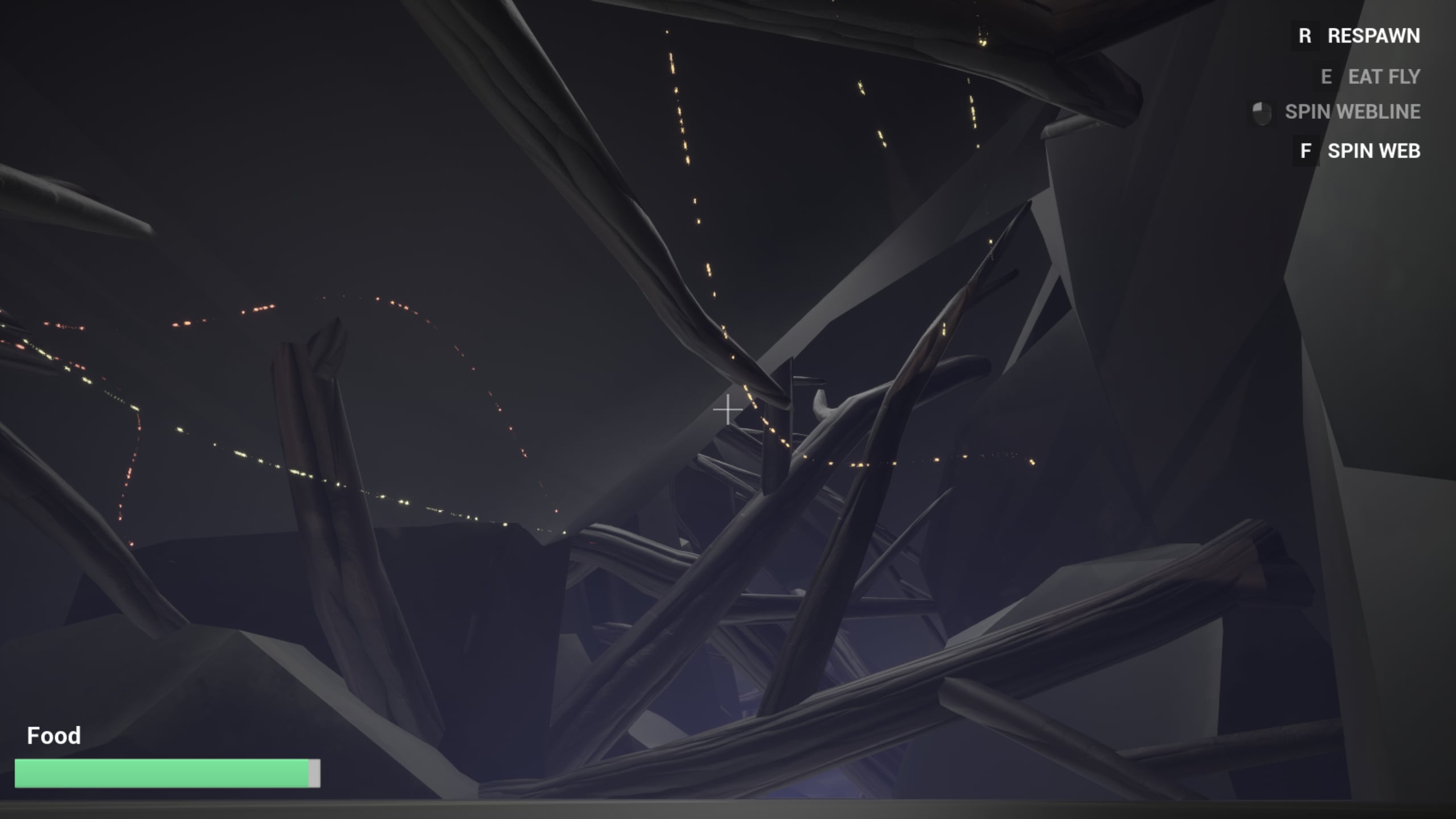
Task: Click the SPIN WEB label
Action: tap(1374, 151)
